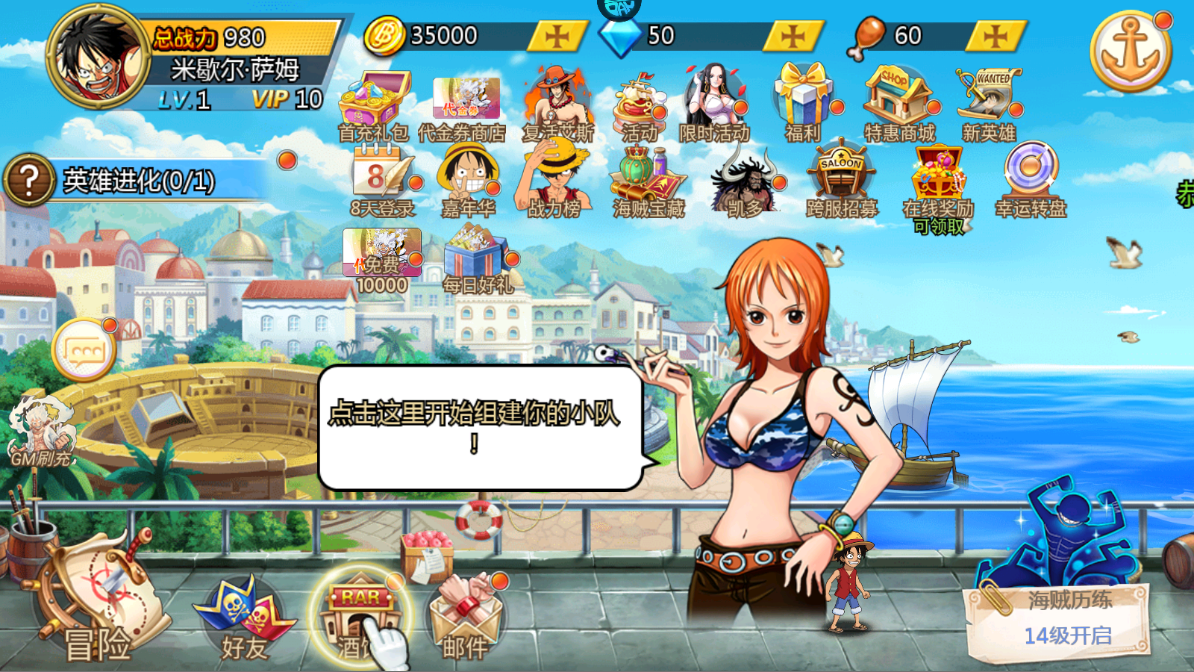Open the 福利 gift box

(803, 100)
